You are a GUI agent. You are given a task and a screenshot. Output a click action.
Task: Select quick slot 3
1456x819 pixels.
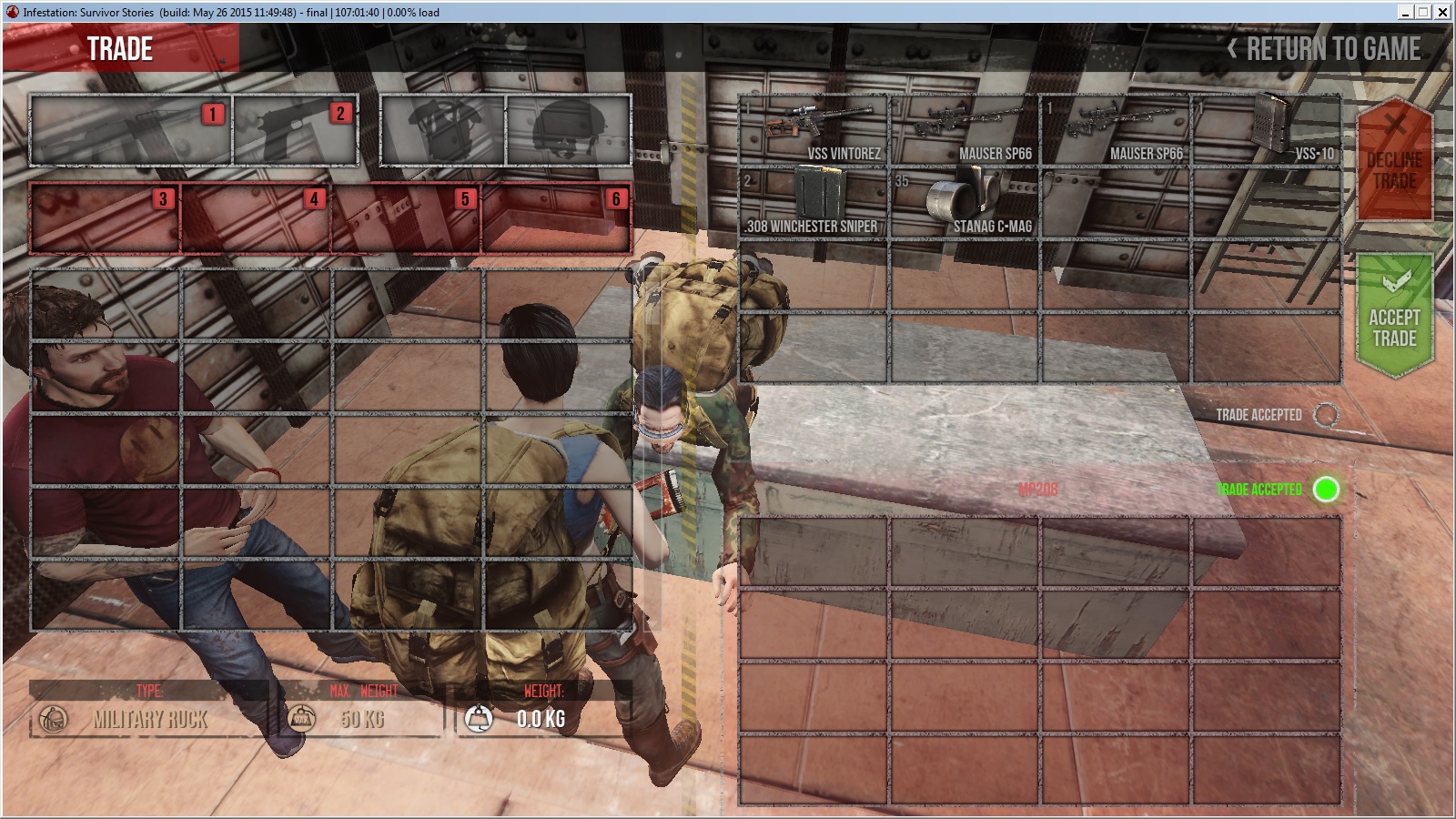click(105, 217)
